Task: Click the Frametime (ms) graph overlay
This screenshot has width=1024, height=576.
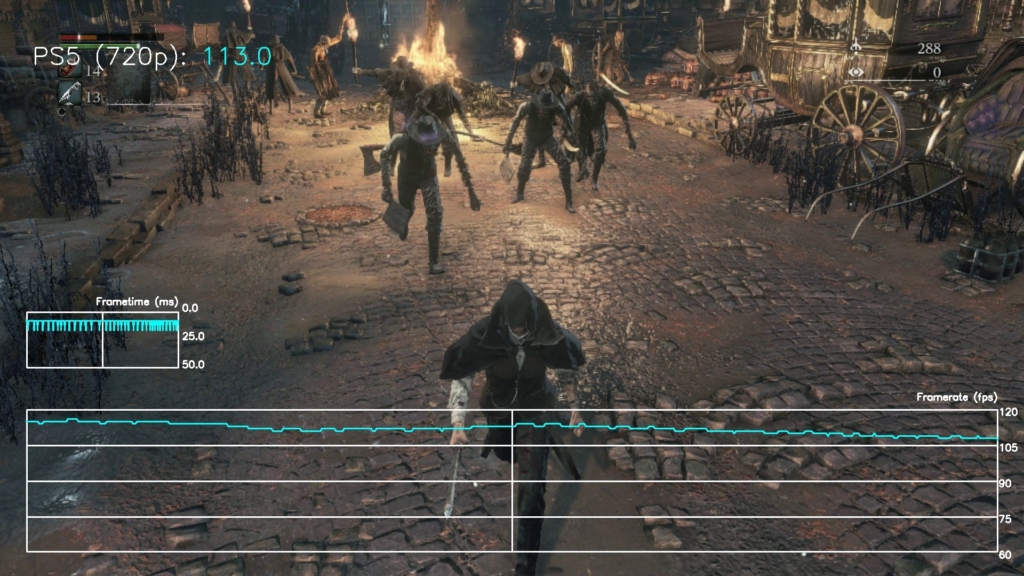Action: point(102,339)
